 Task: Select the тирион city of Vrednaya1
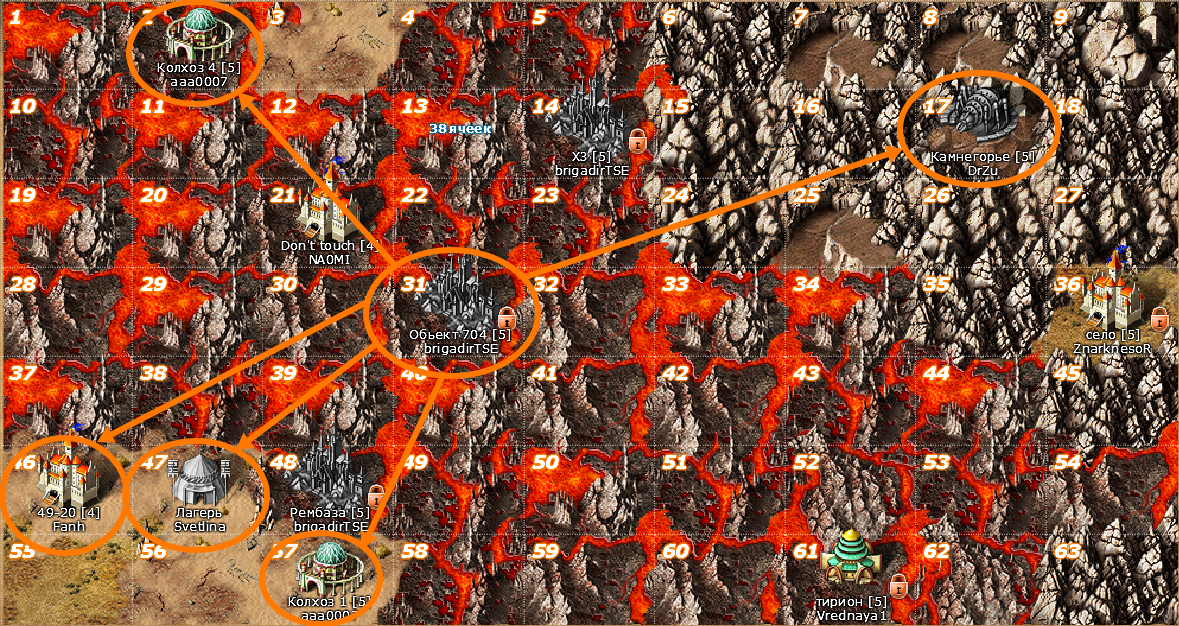[850, 561]
